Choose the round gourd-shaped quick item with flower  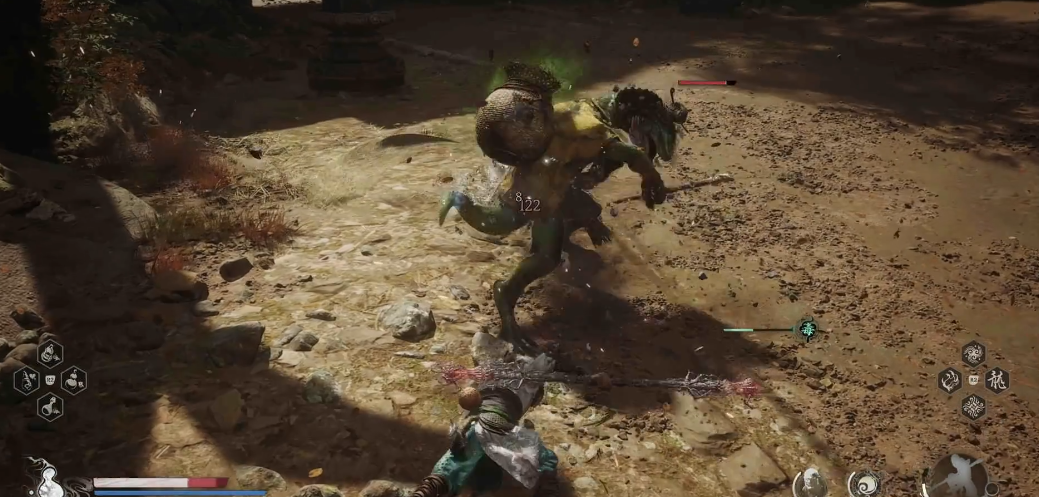(x=74, y=379)
